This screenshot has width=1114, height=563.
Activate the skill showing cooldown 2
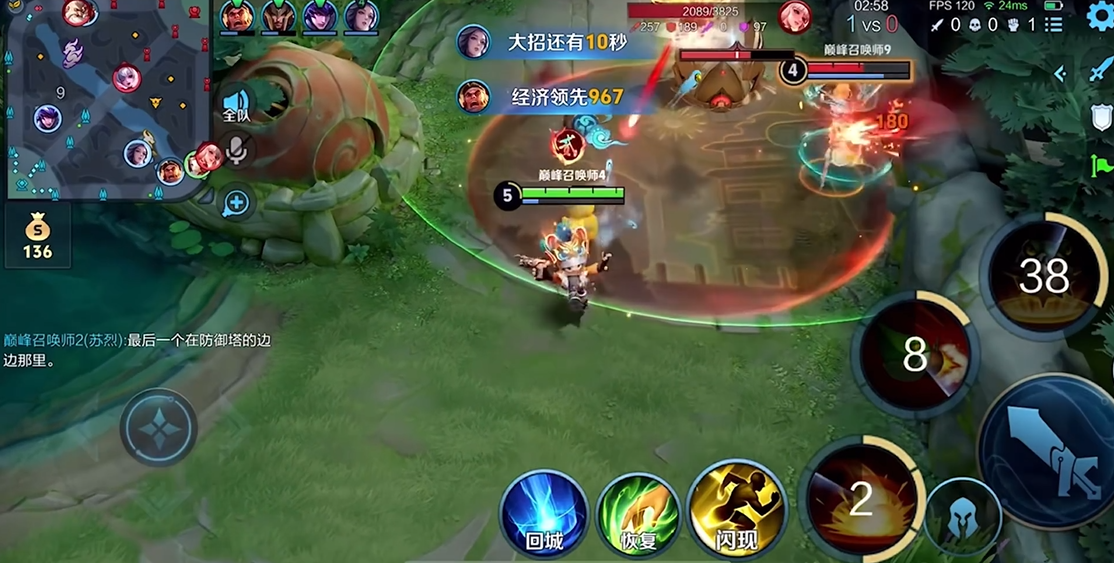[860, 498]
